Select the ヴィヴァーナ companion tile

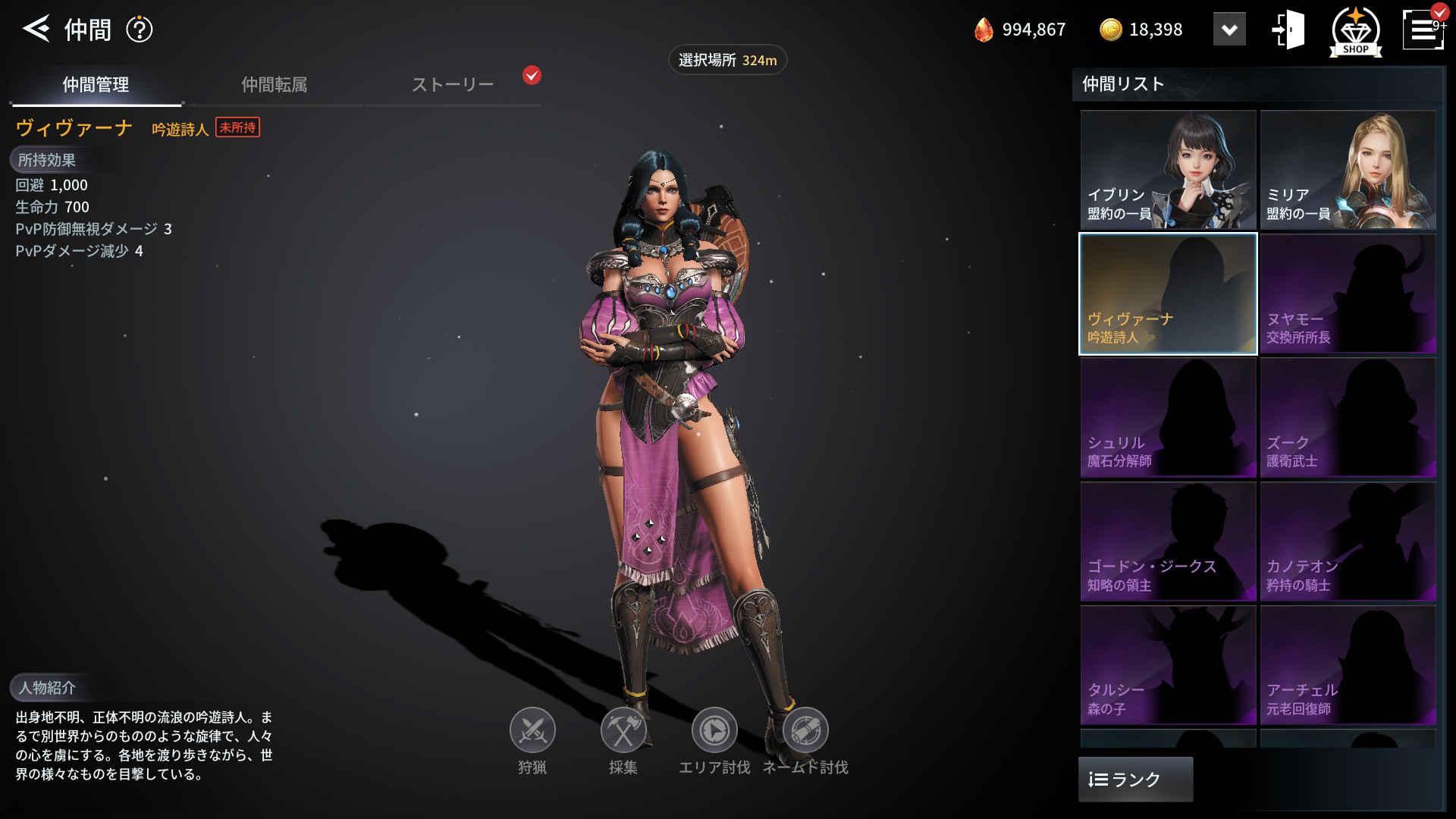(x=1168, y=293)
